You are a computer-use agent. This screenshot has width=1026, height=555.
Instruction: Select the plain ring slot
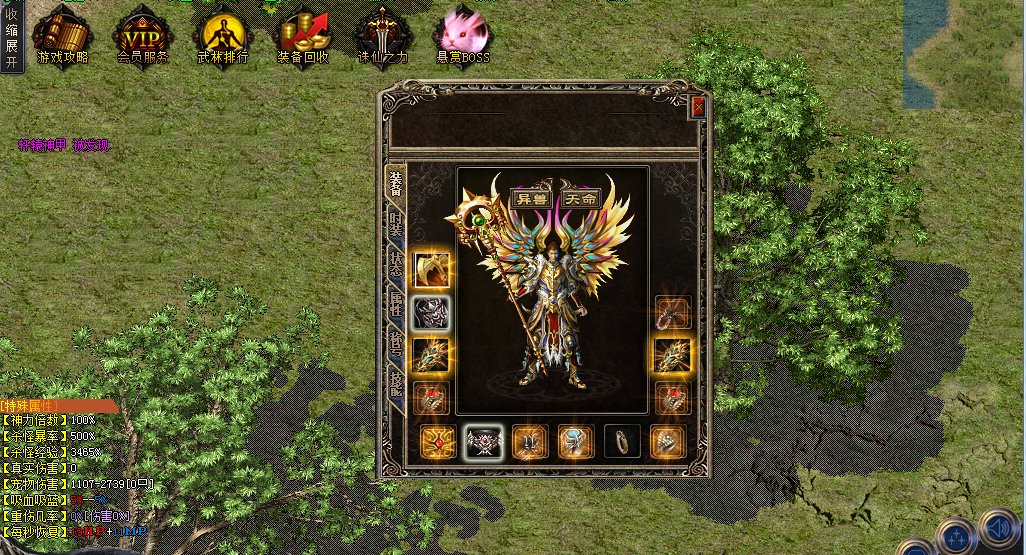(621, 441)
